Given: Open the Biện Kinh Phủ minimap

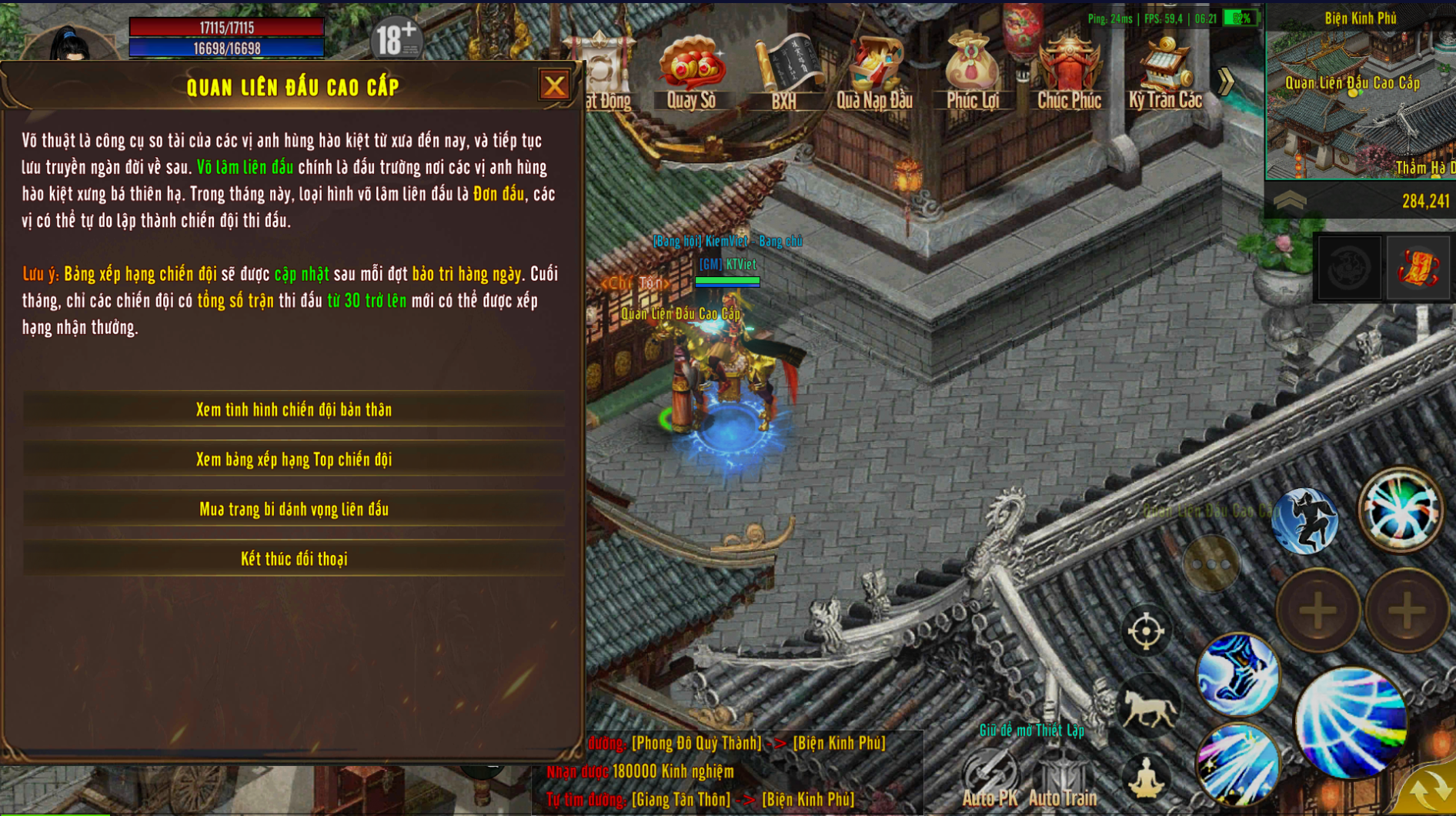Looking at the screenshot, I should tap(1361, 100).
